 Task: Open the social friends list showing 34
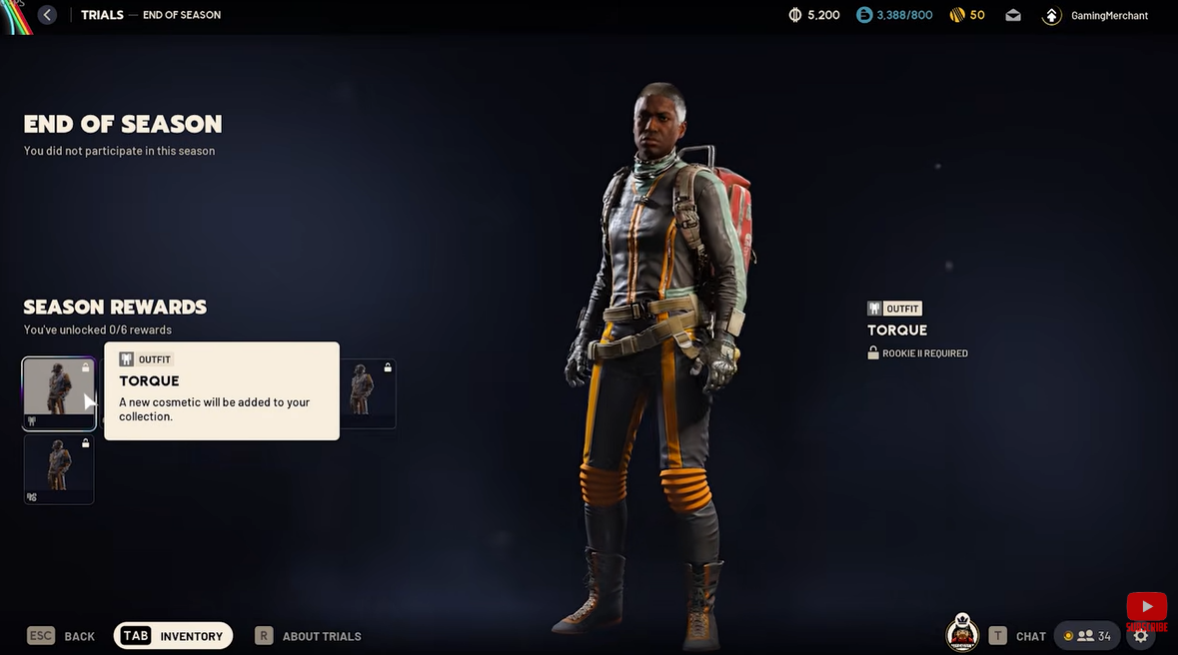coord(1086,636)
